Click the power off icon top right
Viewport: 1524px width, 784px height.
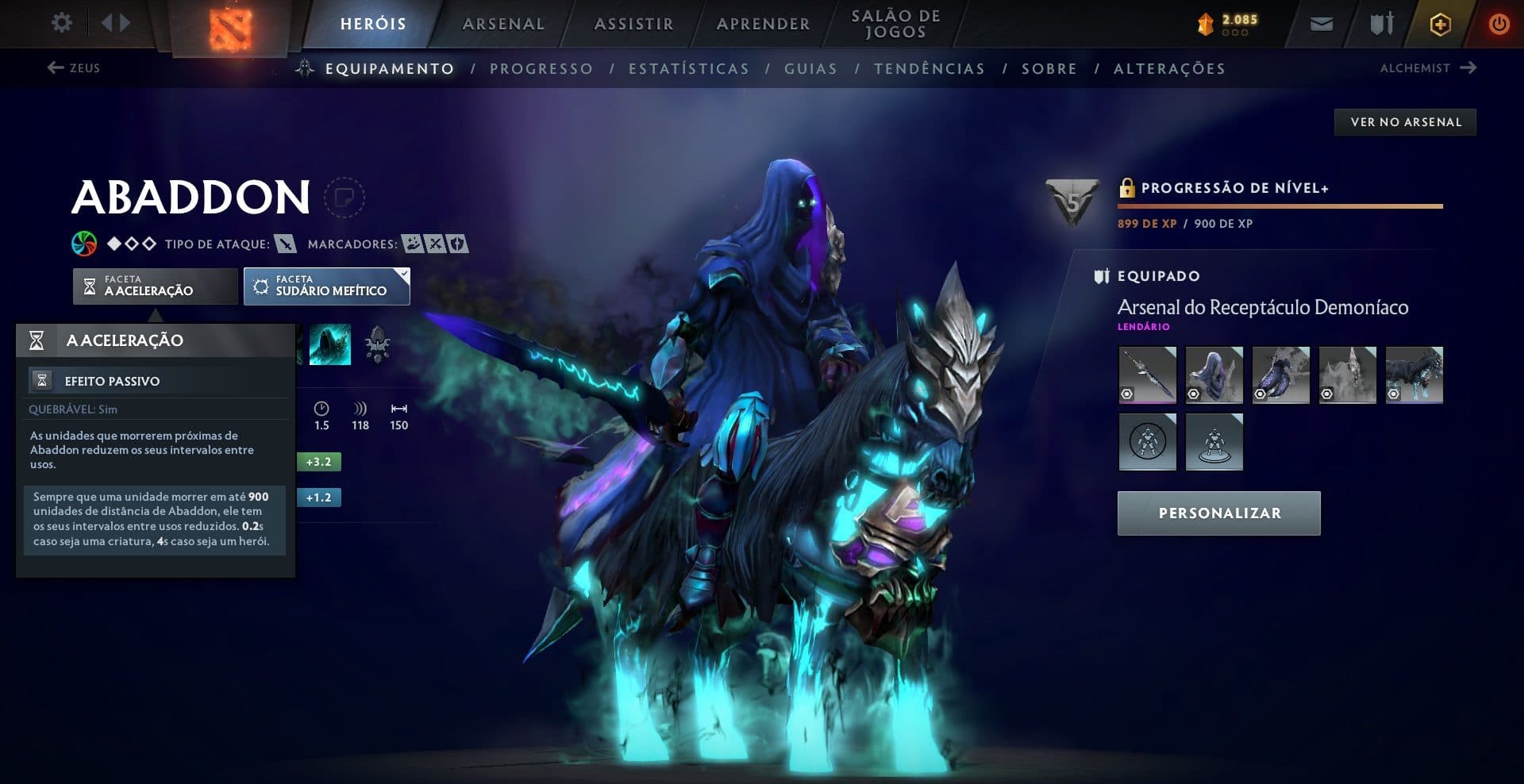click(1499, 23)
